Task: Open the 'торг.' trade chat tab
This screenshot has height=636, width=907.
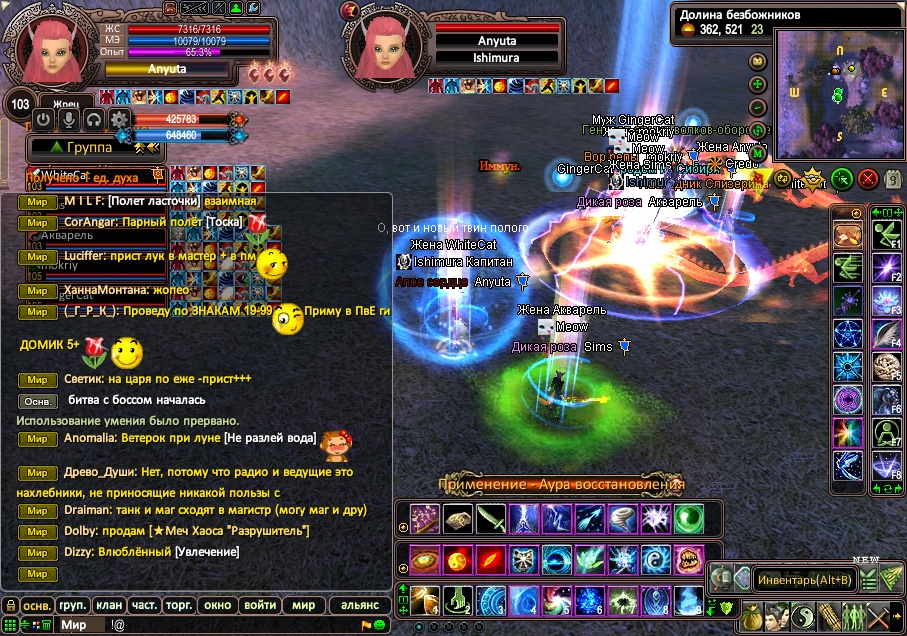Action: 180,605
